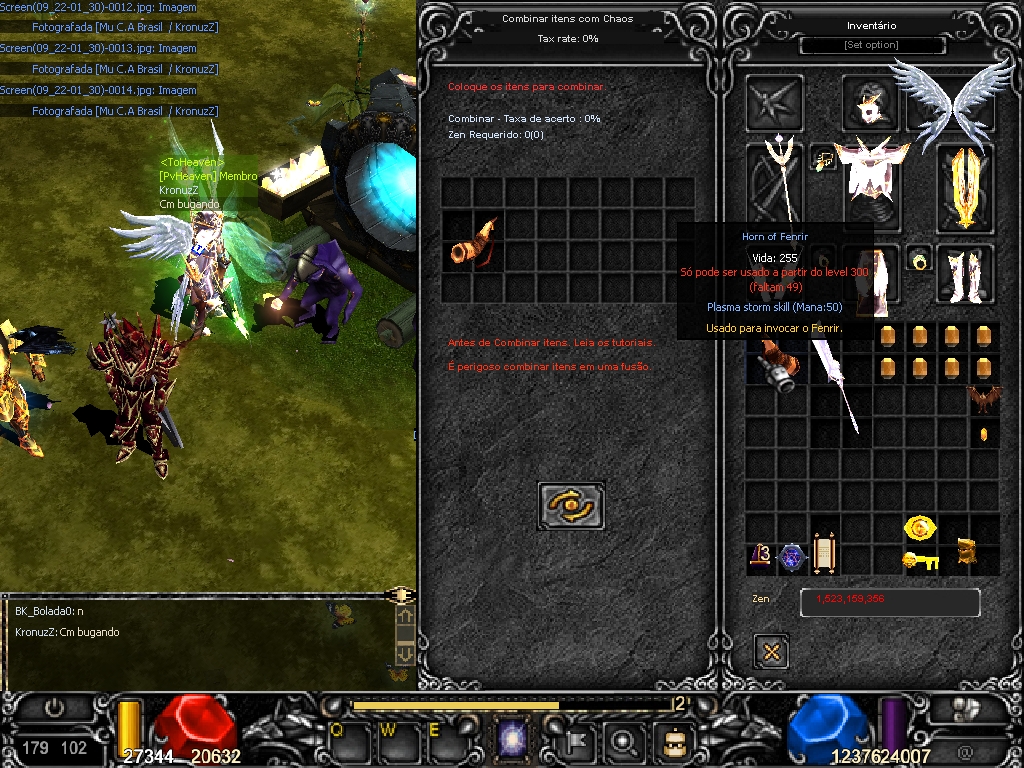
Task: Click the equipped wings slot
Action: tap(954, 98)
